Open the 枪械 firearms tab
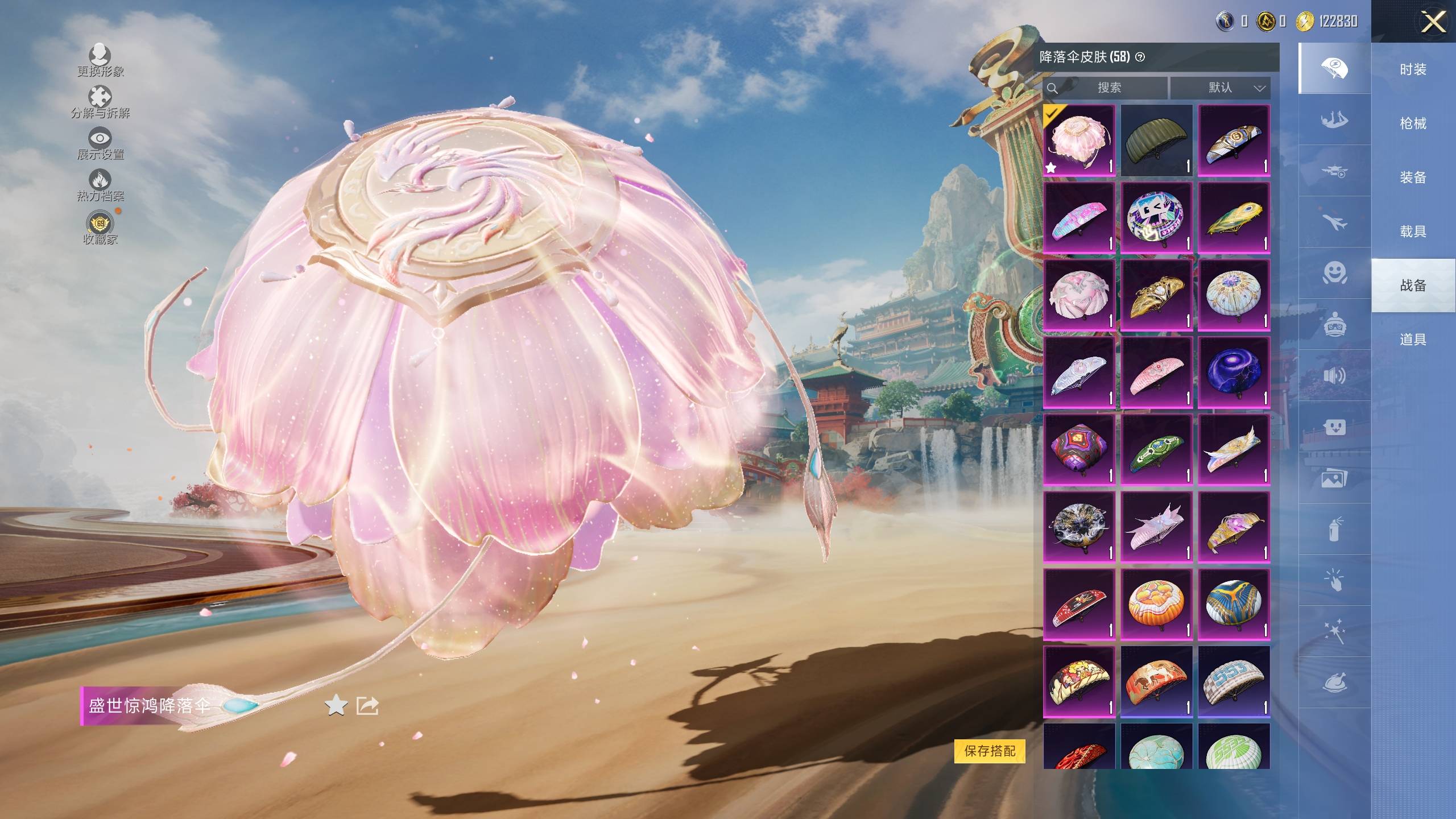 (1413, 123)
